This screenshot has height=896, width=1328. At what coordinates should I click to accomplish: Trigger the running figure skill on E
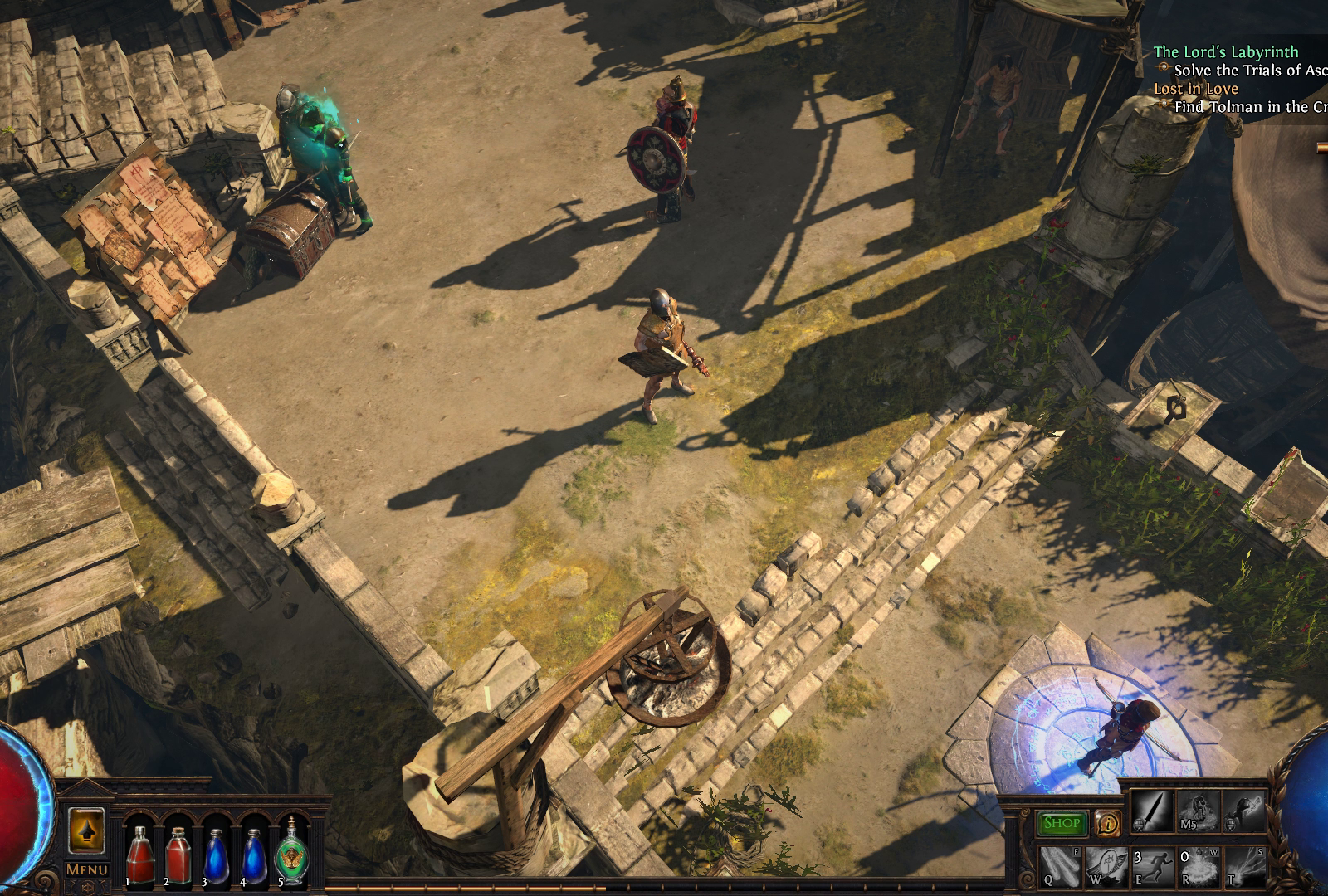pos(1152,864)
